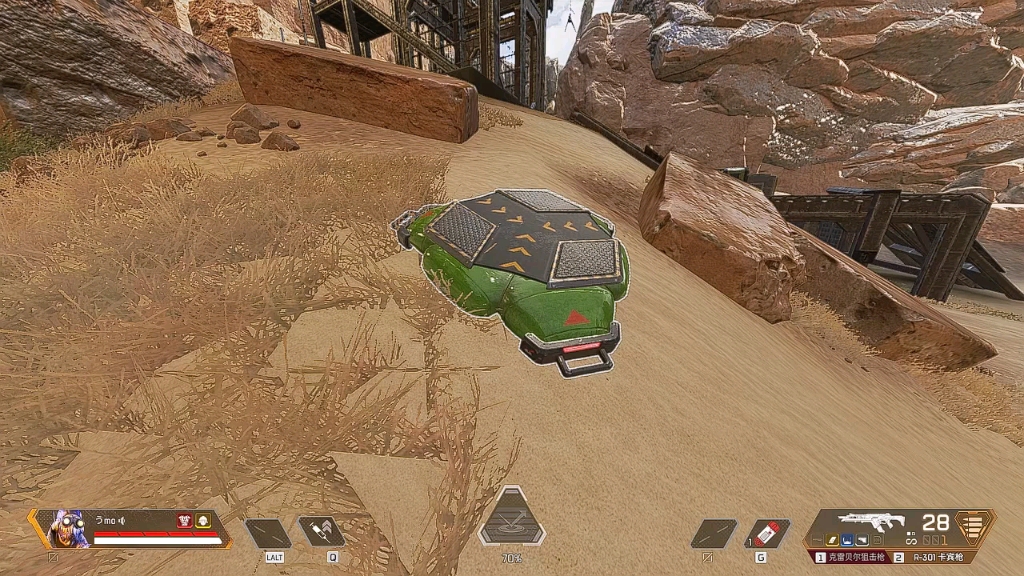
Task: Activate the ultimate ability hexagon icon
Action: (512, 520)
